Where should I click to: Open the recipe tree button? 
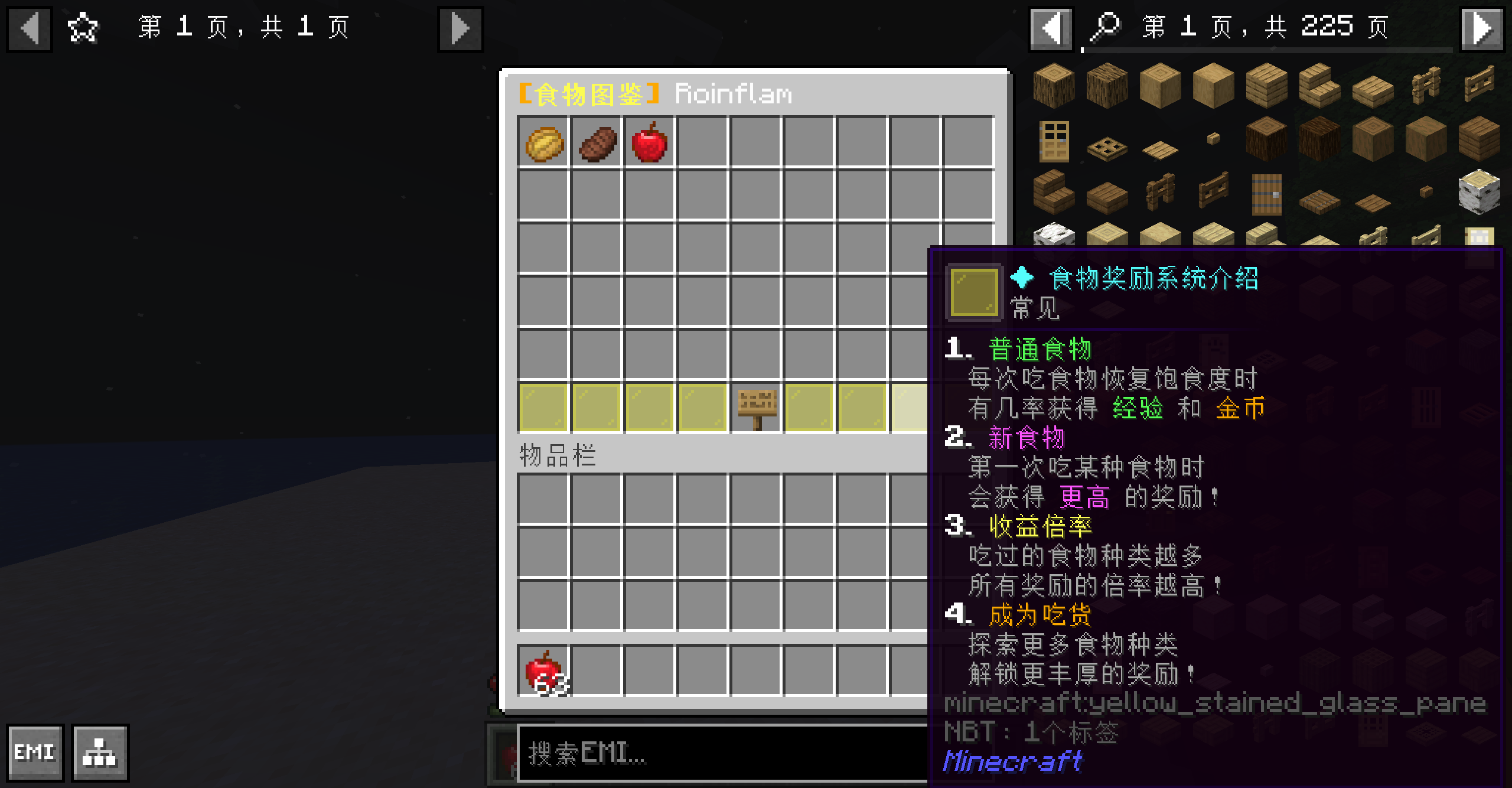(100, 753)
